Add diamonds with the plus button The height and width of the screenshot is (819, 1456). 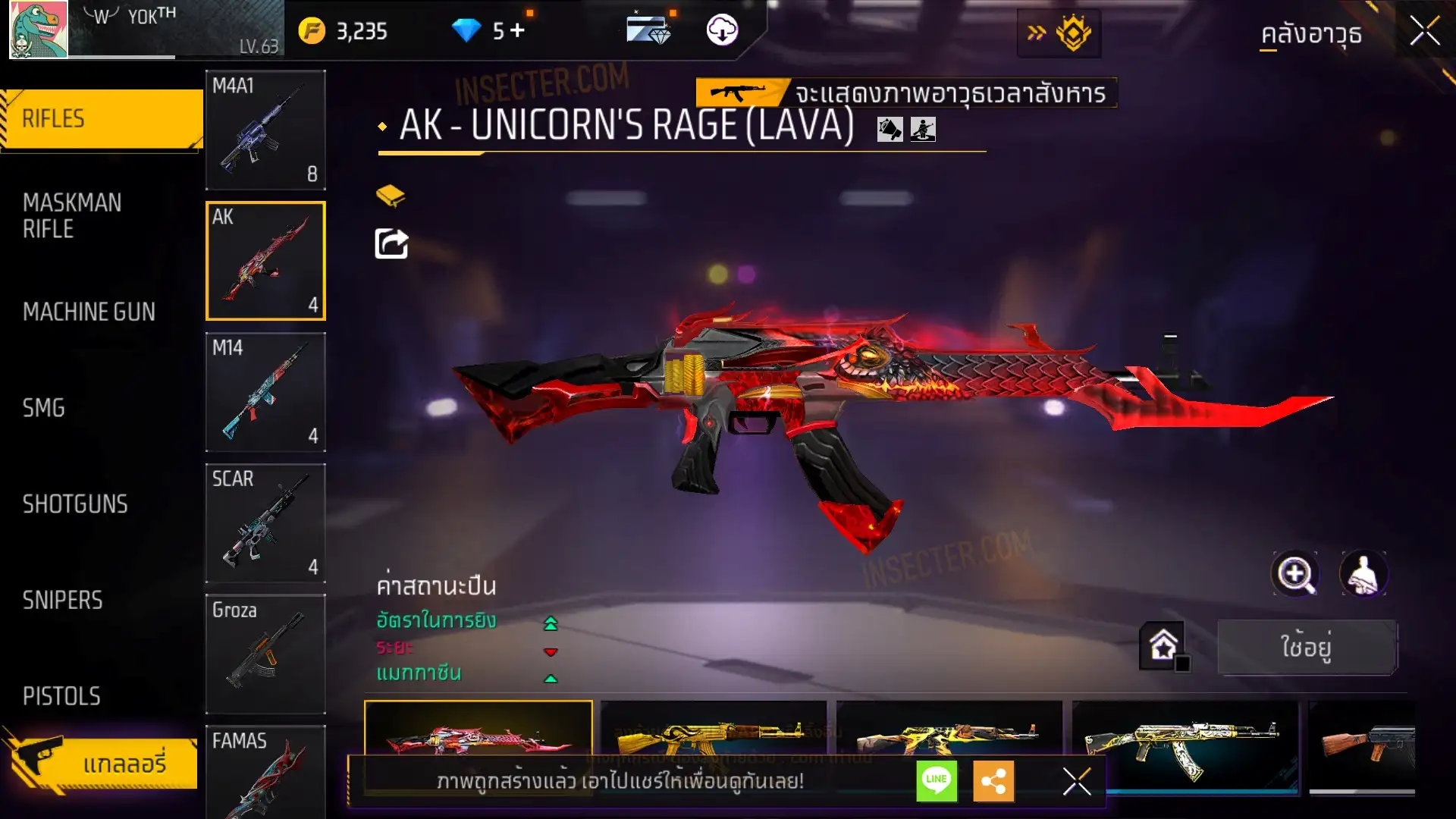[518, 30]
